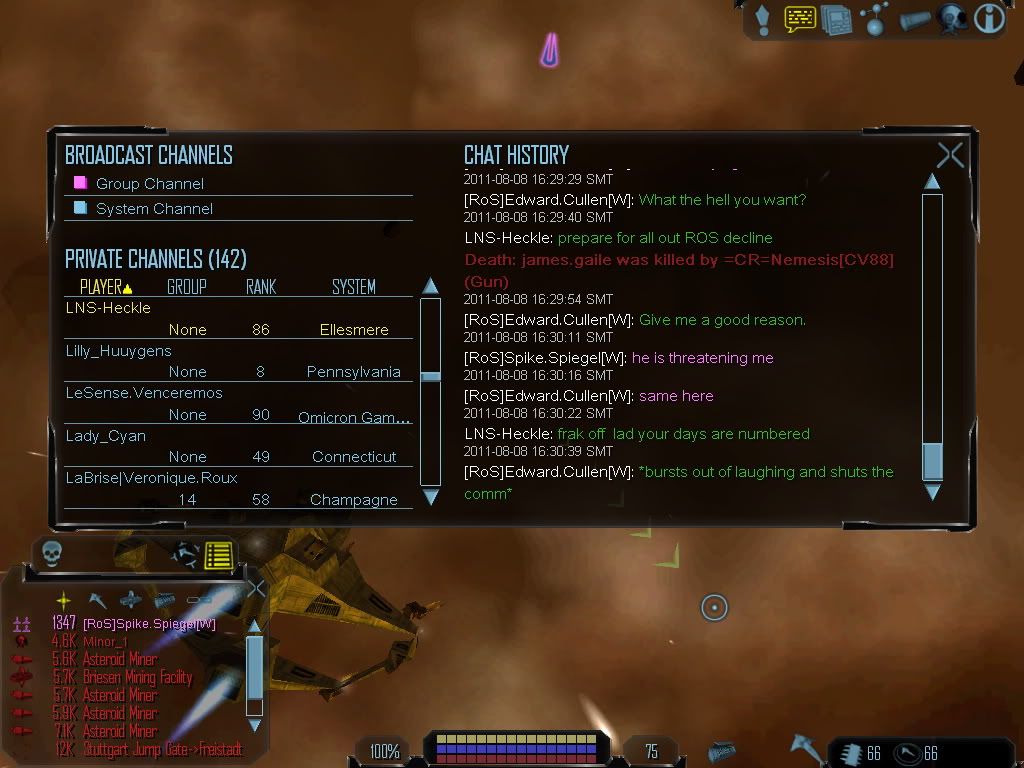Click the chat history's scroll-up arrow

coord(932,182)
